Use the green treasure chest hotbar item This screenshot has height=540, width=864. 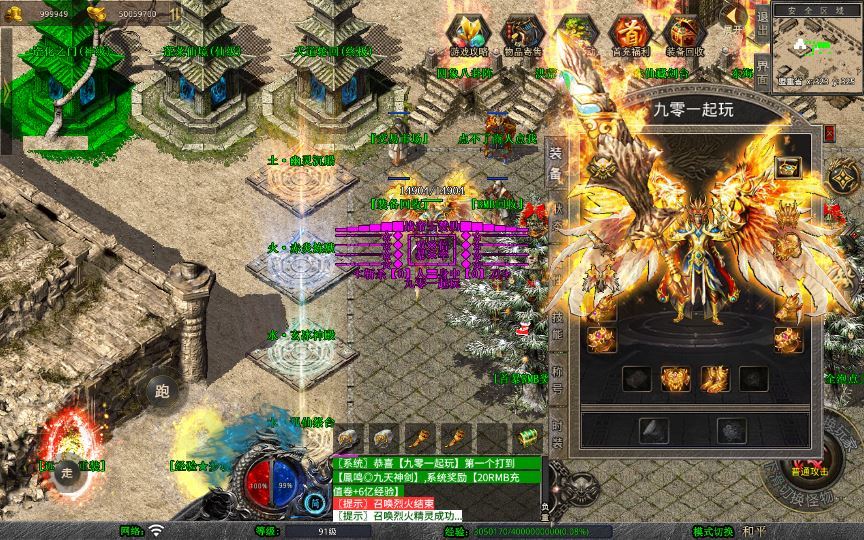526,437
